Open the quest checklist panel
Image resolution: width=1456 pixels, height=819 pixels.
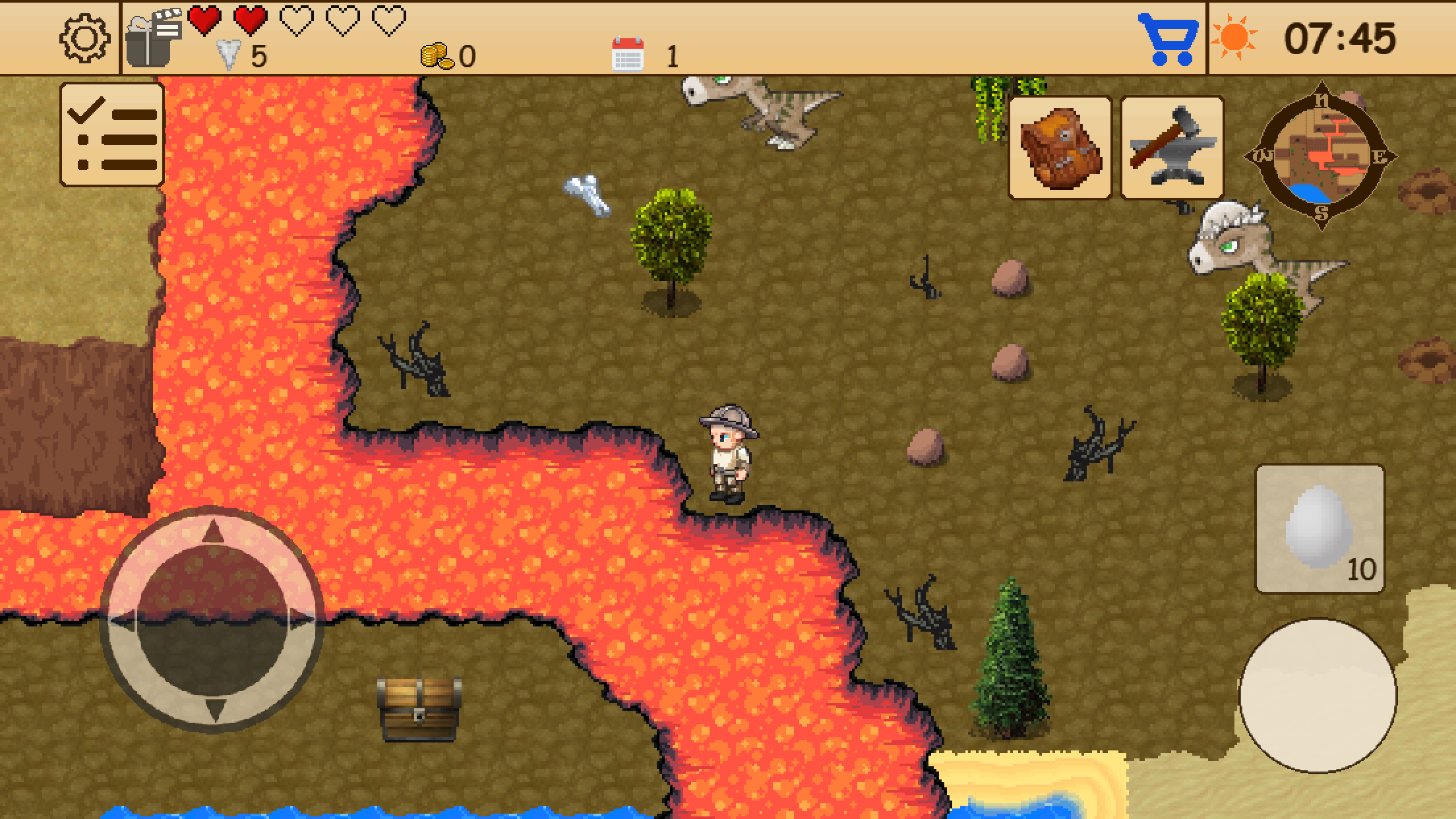(111, 134)
